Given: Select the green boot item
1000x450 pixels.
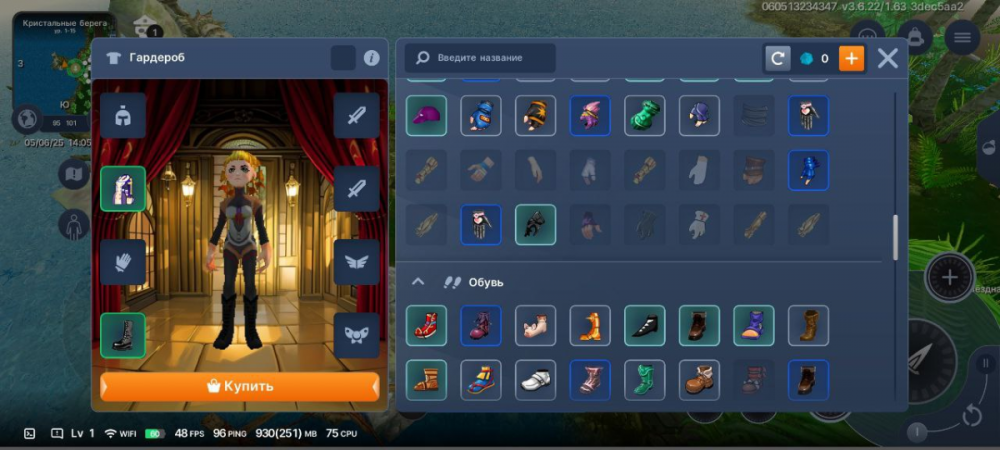Looking at the screenshot, I should coord(645,380).
